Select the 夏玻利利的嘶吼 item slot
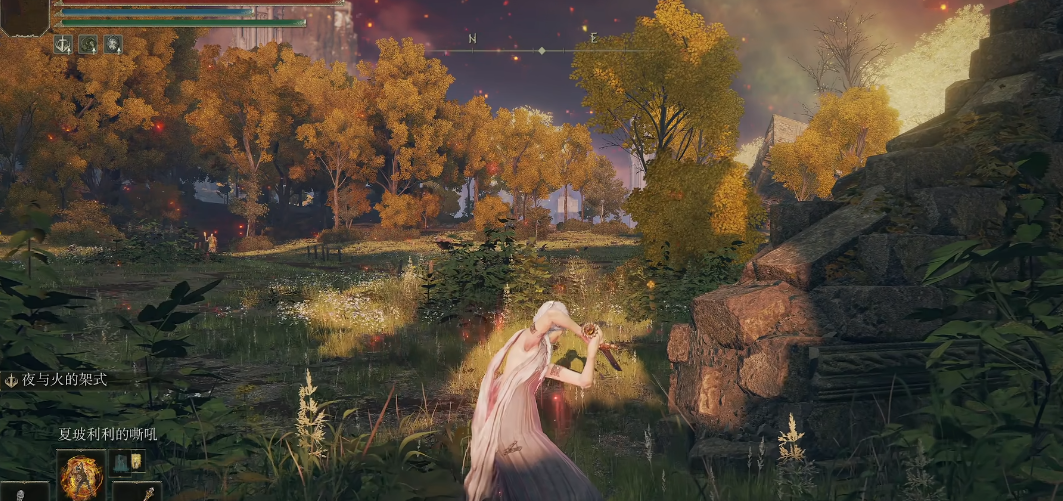The width and height of the screenshot is (1063, 501). pyautogui.click(x=81, y=473)
